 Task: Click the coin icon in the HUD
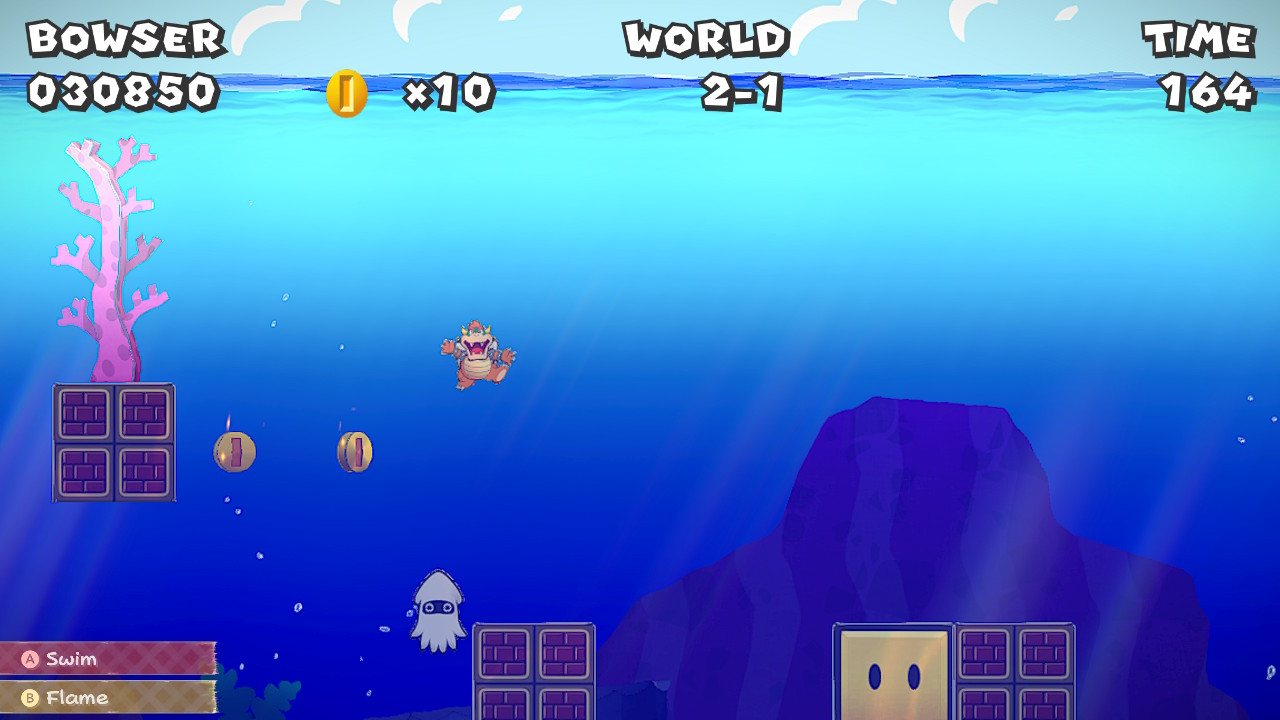[x=345, y=93]
